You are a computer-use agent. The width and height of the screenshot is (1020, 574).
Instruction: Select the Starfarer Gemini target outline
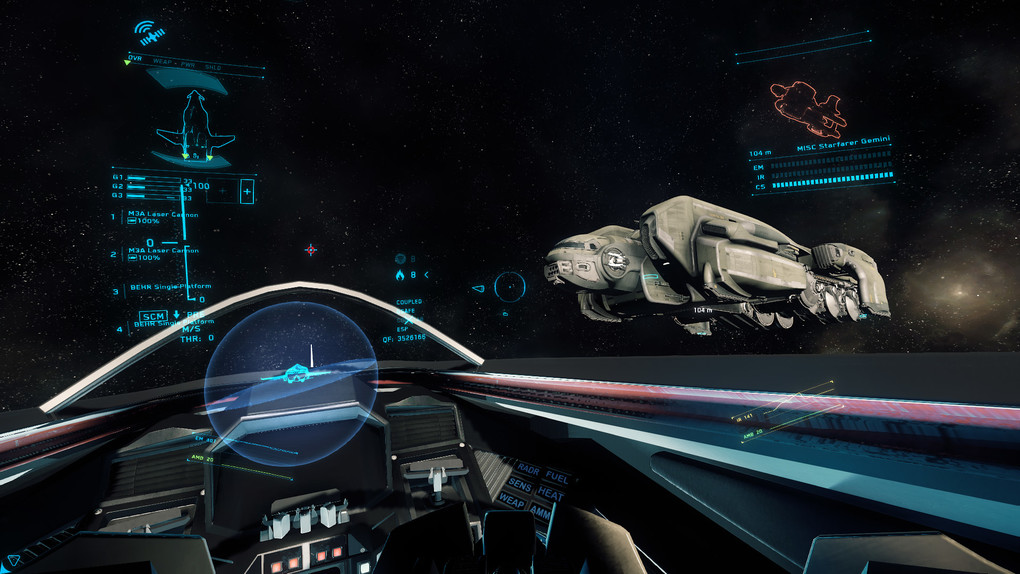tap(806, 108)
